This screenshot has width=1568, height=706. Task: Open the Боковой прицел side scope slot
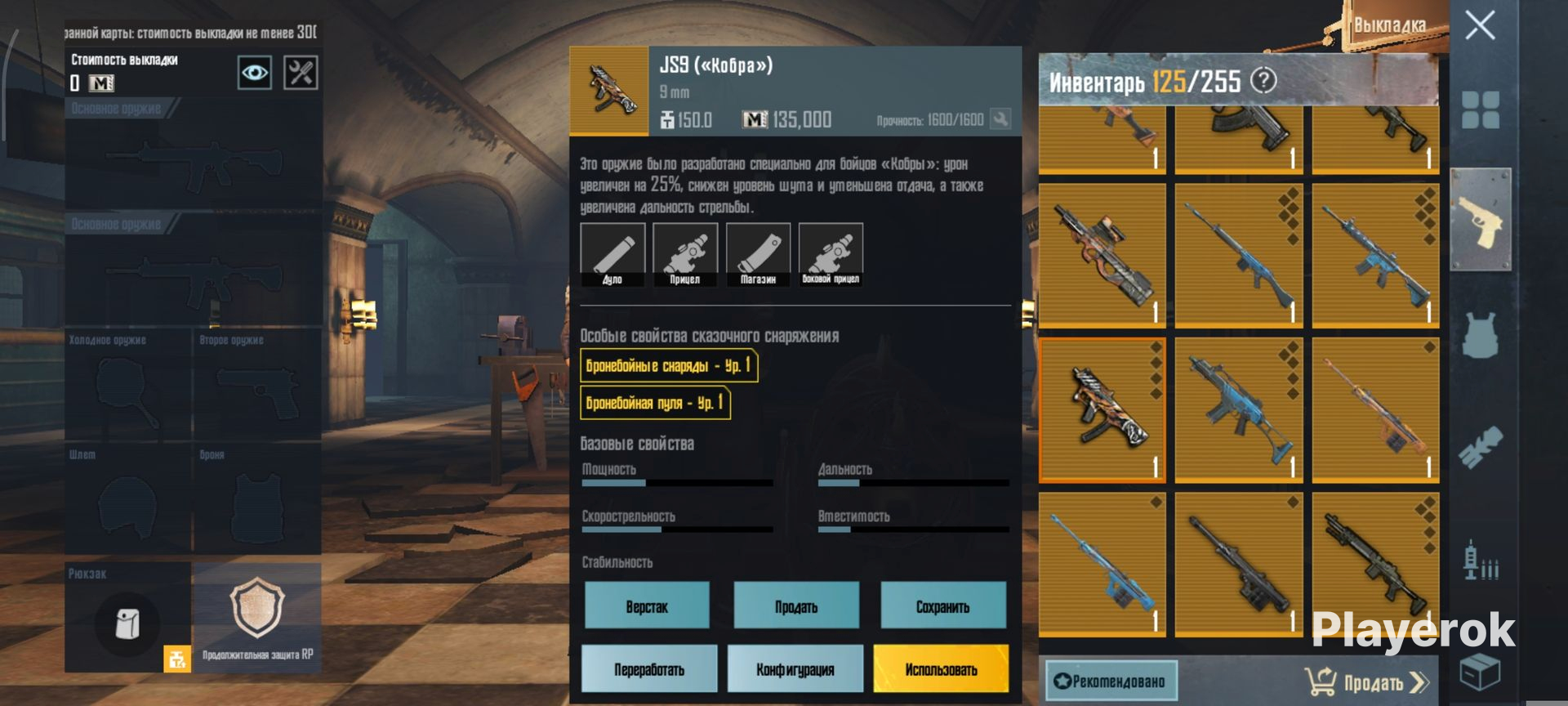pyautogui.click(x=831, y=254)
